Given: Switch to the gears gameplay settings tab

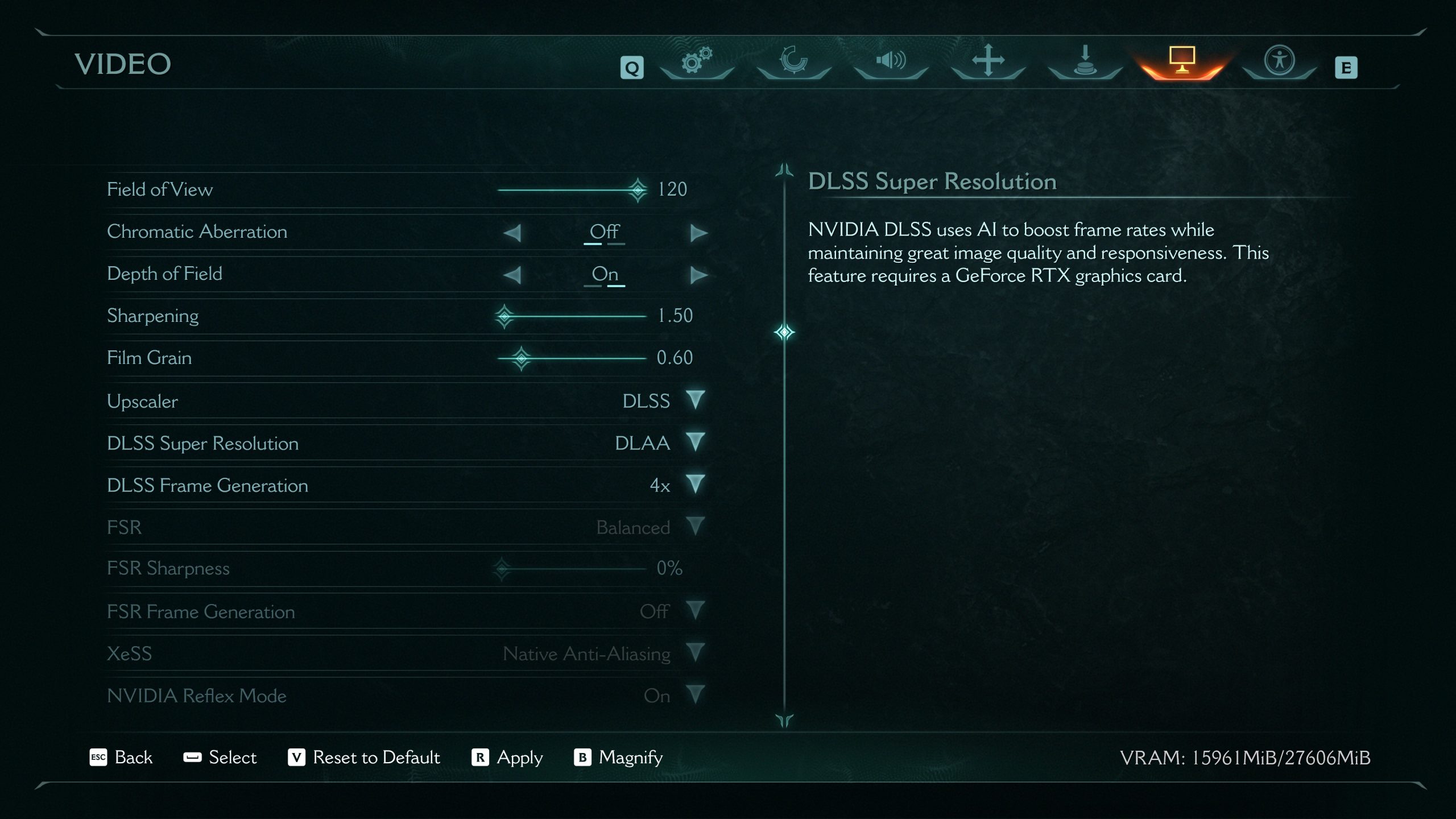Looking at the screenshot, I should click(697, 60).
